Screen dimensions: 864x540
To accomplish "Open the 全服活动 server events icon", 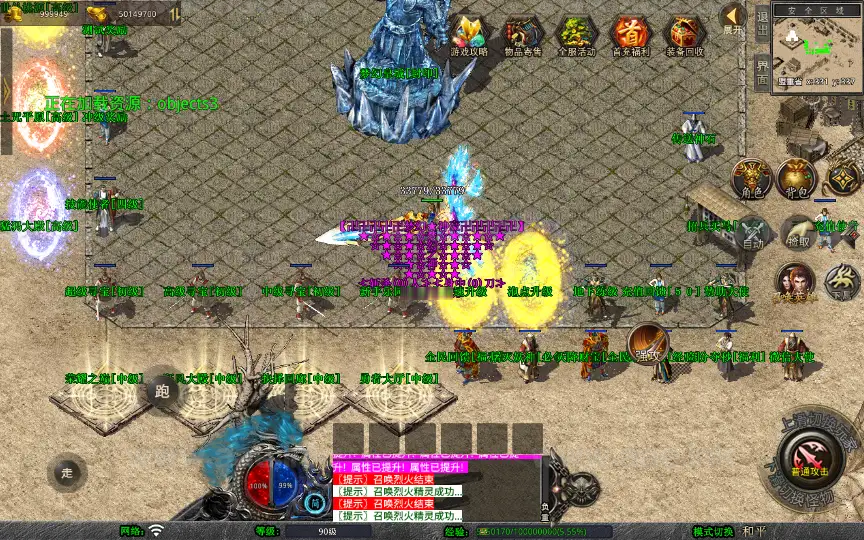I will pos(577,36).
